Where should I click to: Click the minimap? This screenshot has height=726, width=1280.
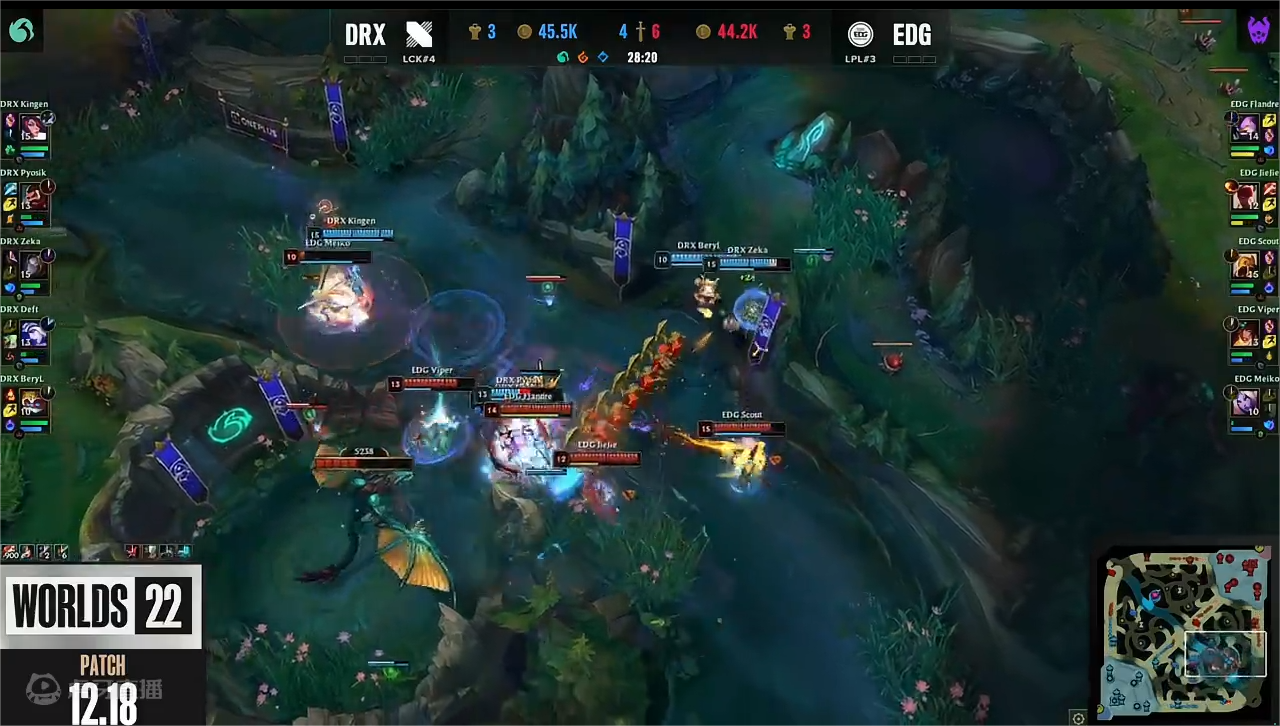click(1184, 630)
